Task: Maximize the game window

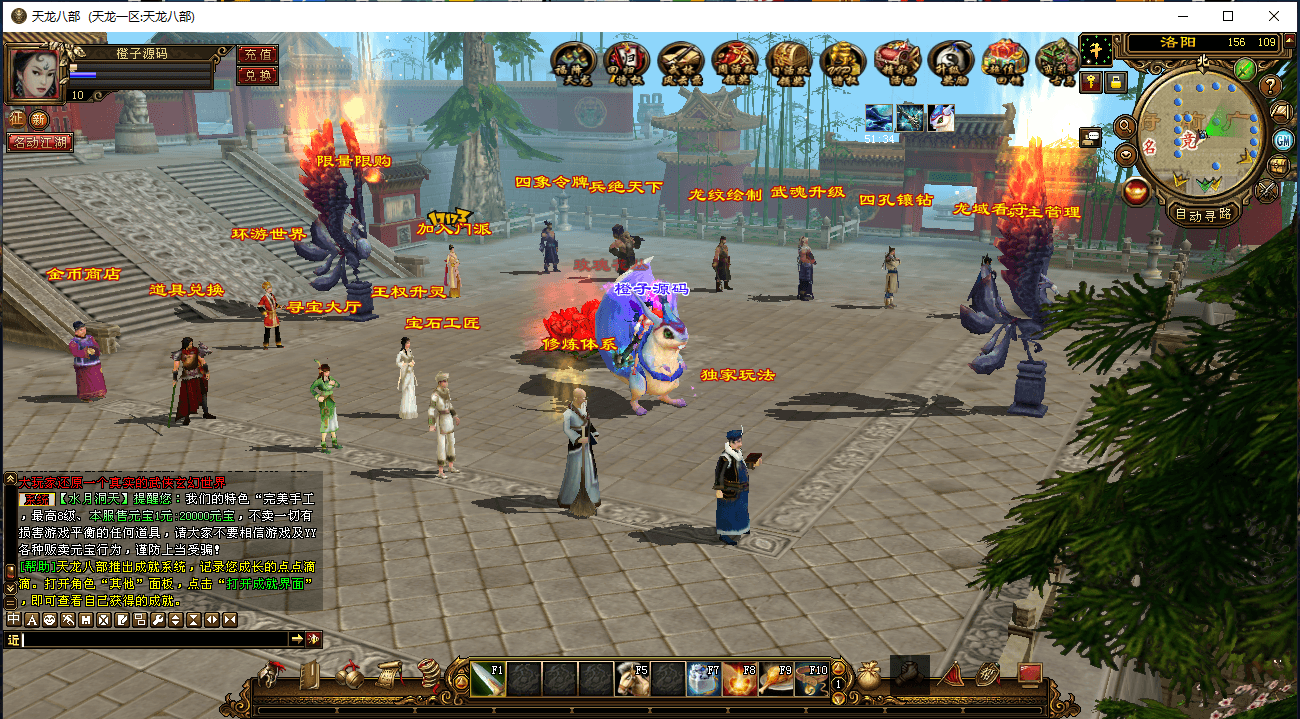Action: click(x=1228, y=16)
